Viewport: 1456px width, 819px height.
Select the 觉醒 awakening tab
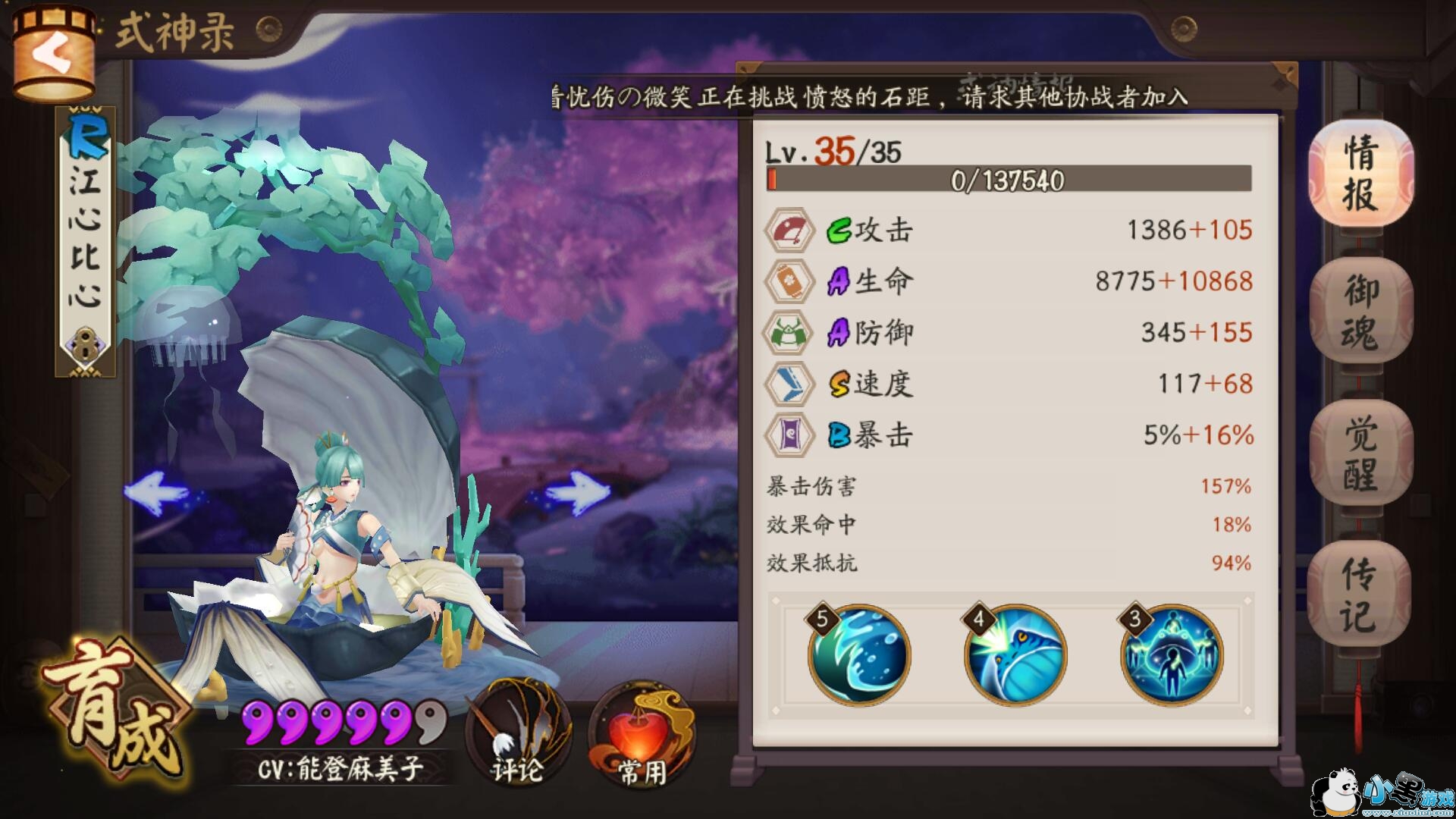pos(1361,453)
